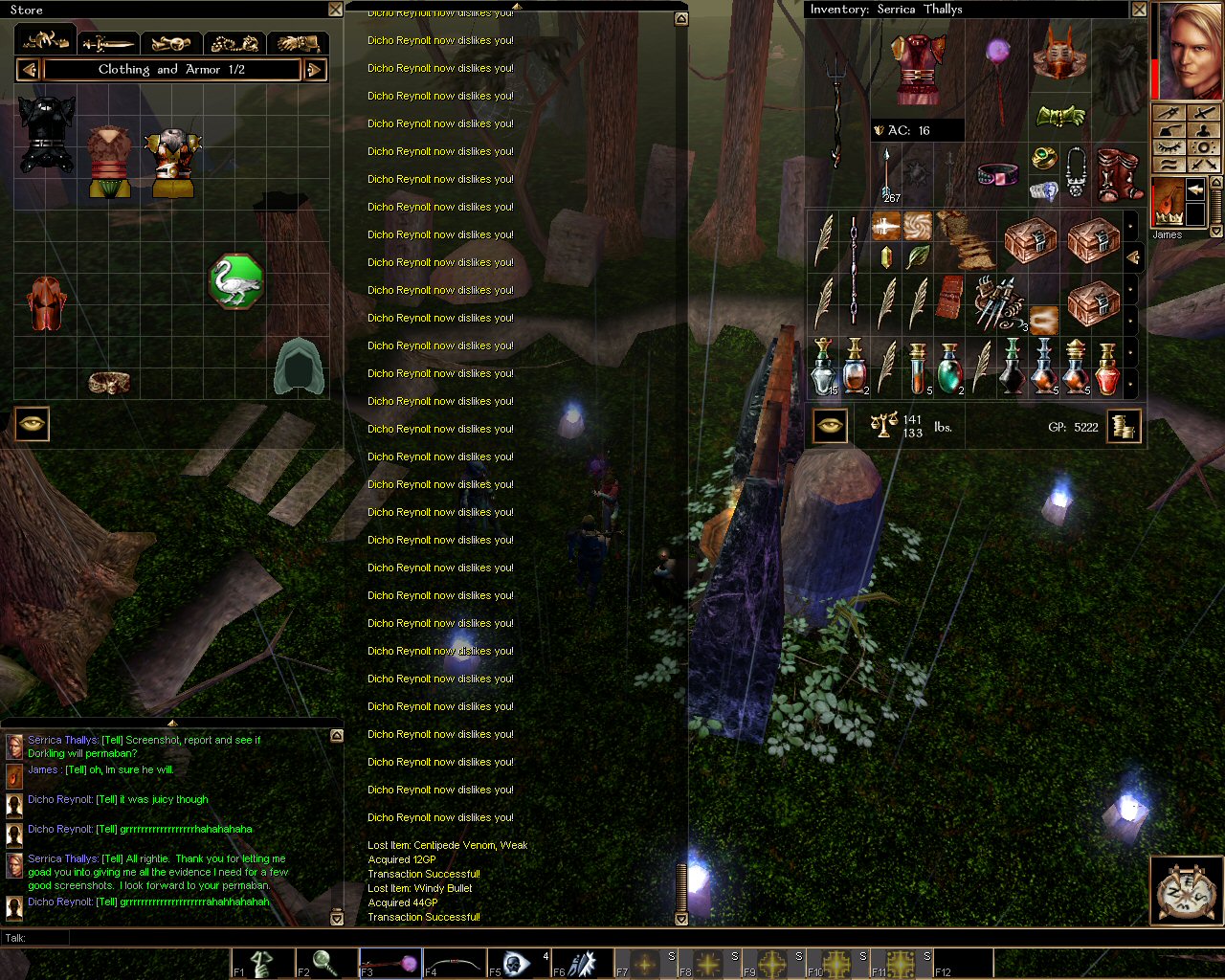
Task: Click the gold coins stack icon
Action: coord(1124,426)
